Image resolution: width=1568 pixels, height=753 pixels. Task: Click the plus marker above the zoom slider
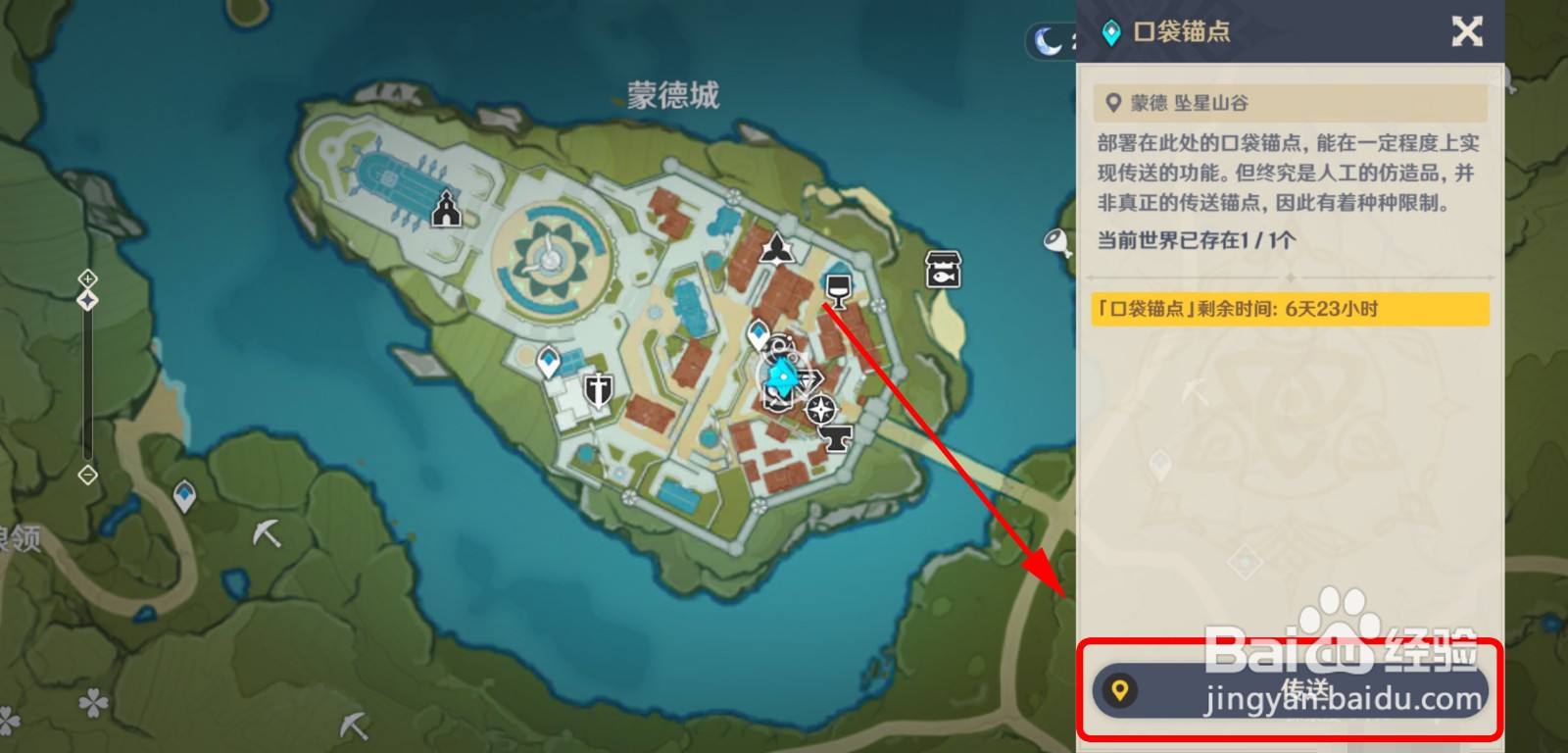point(89,277)
